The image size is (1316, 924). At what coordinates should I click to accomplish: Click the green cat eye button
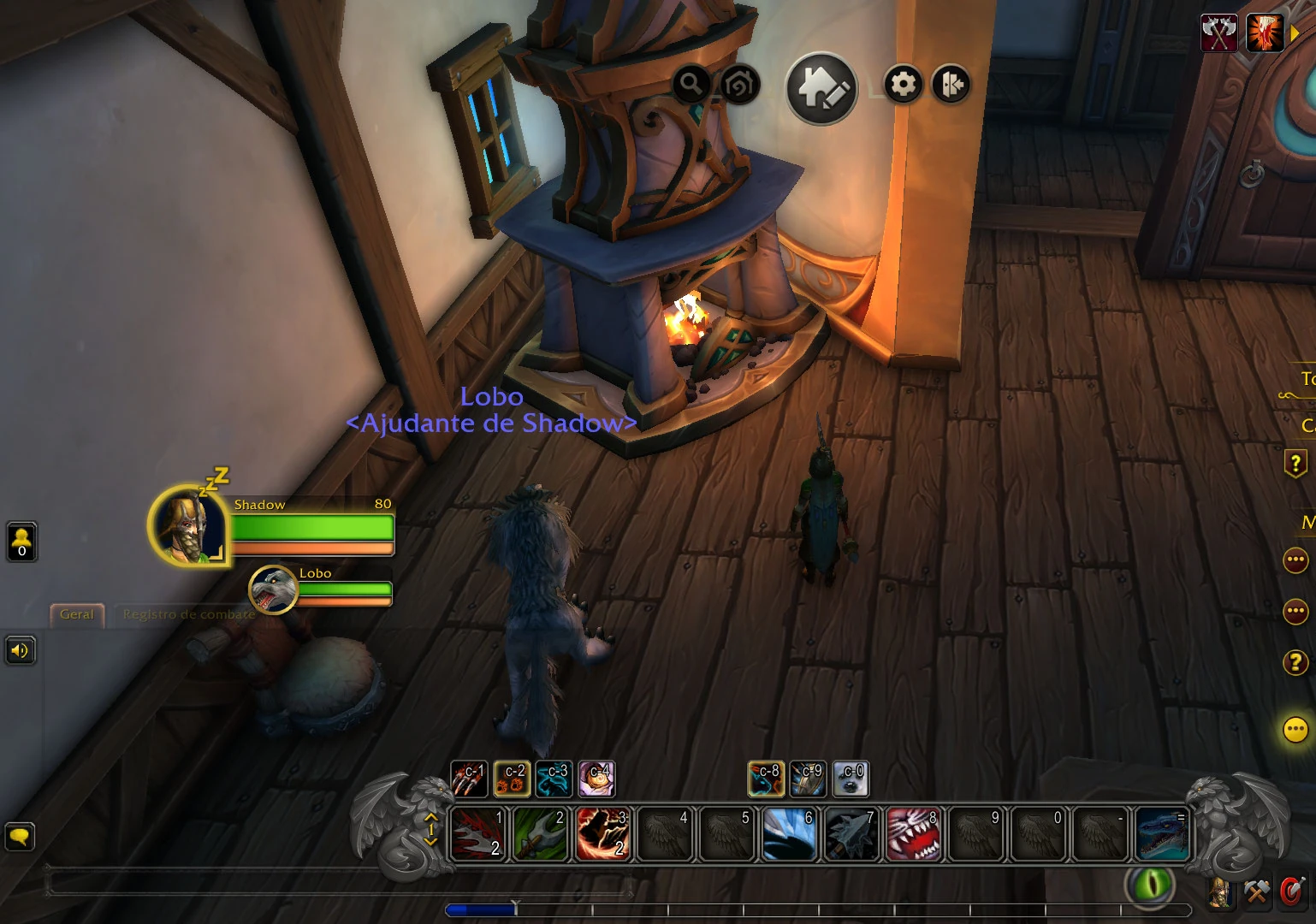(x=1149, y=885)
